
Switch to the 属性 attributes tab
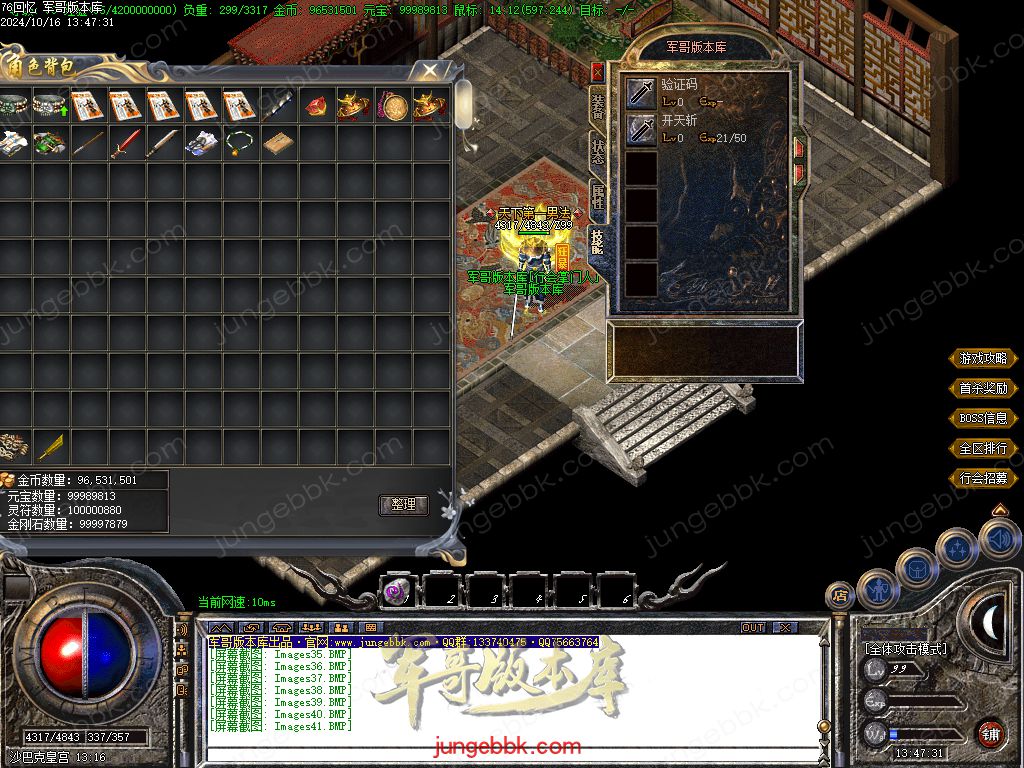click(x=597, y=195)
